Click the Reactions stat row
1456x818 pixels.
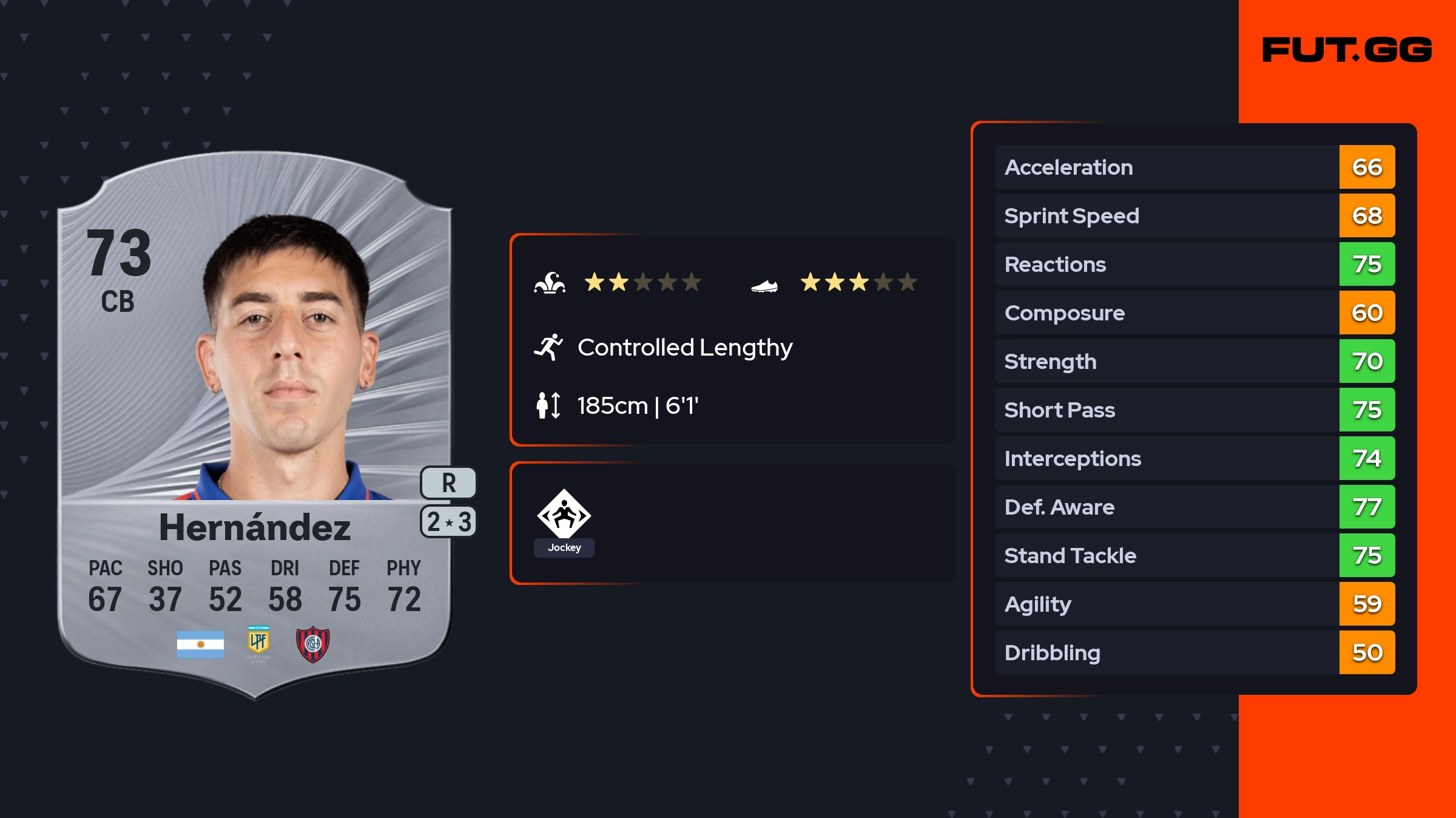1194,264
